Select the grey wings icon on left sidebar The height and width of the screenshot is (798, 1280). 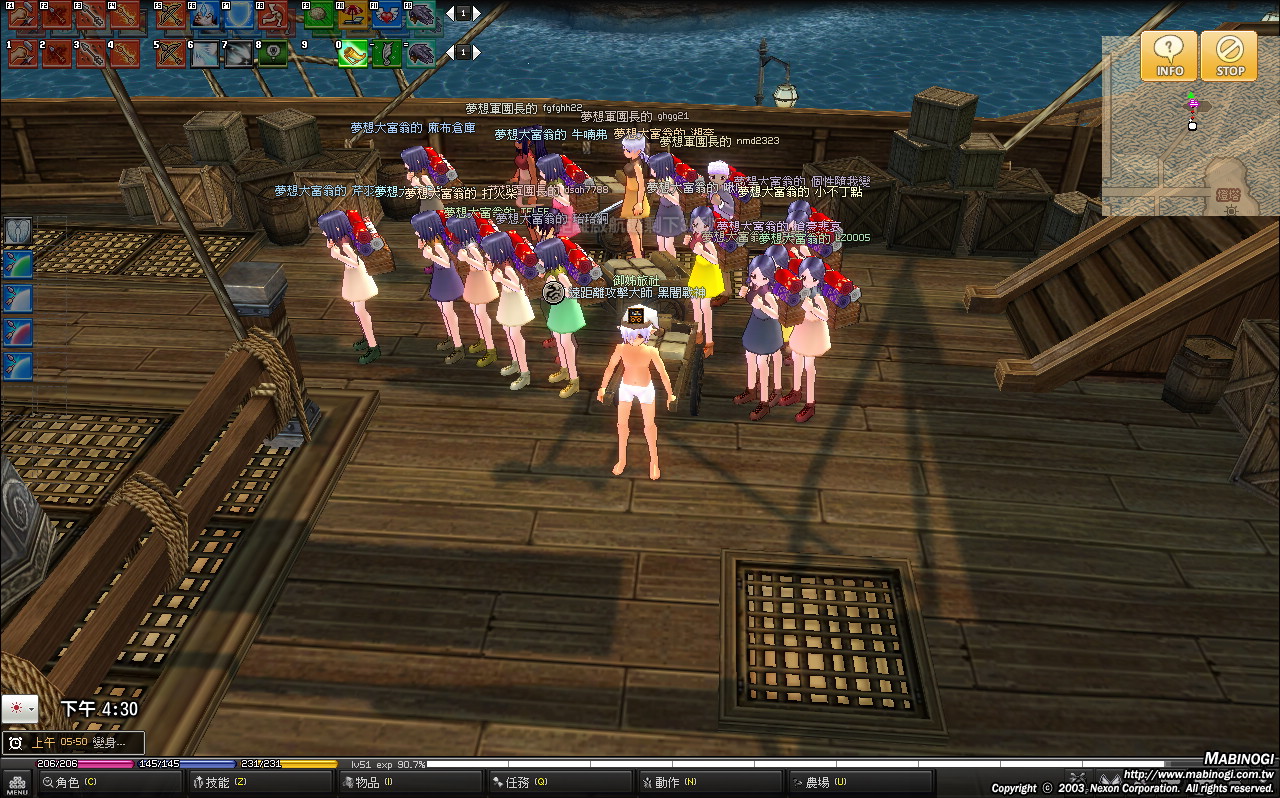click(x=19, y=232)
